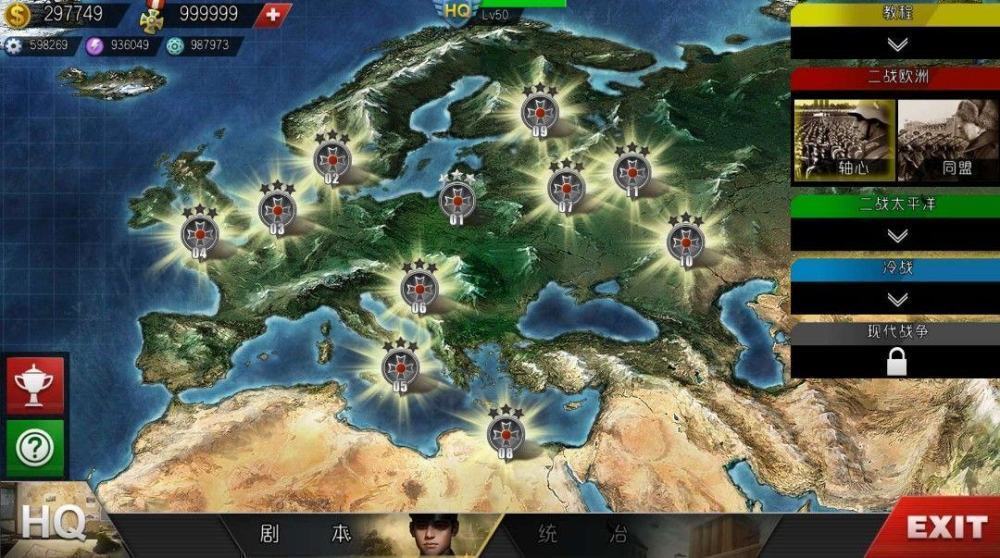Switch to the 统治 conquest tab

point(581,531)
